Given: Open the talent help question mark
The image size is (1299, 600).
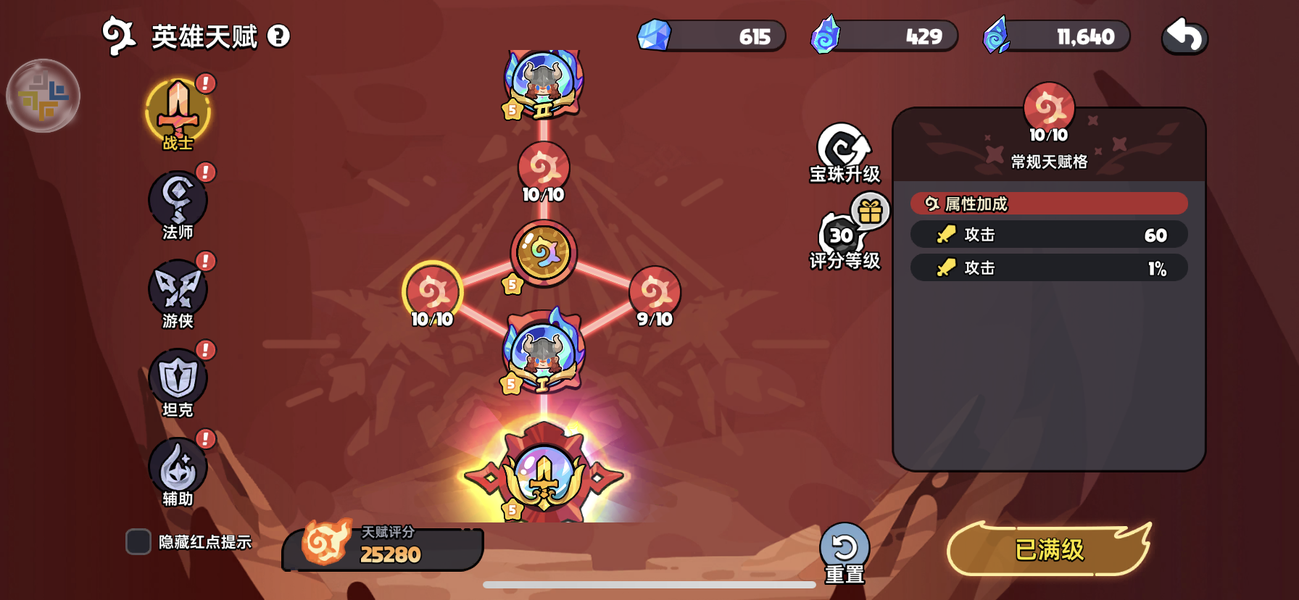Looking at the screenshot, I should click(x=279, y=37).
